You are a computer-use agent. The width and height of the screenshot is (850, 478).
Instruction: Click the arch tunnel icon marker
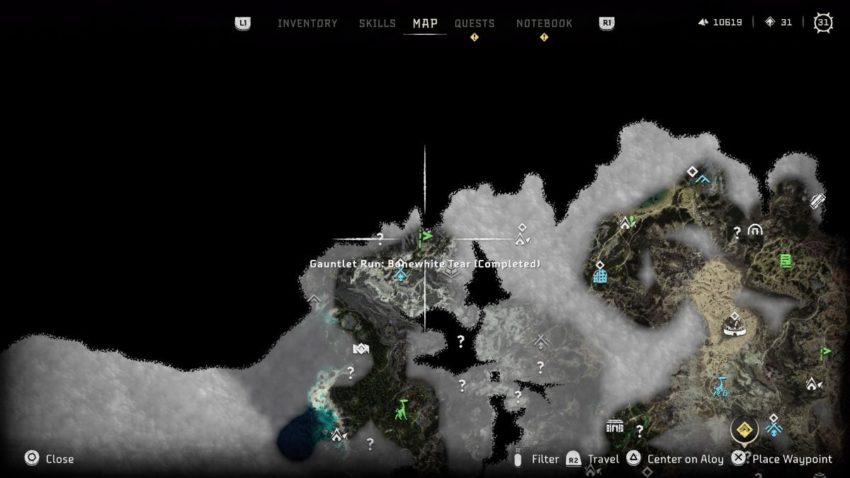(754, 230)
